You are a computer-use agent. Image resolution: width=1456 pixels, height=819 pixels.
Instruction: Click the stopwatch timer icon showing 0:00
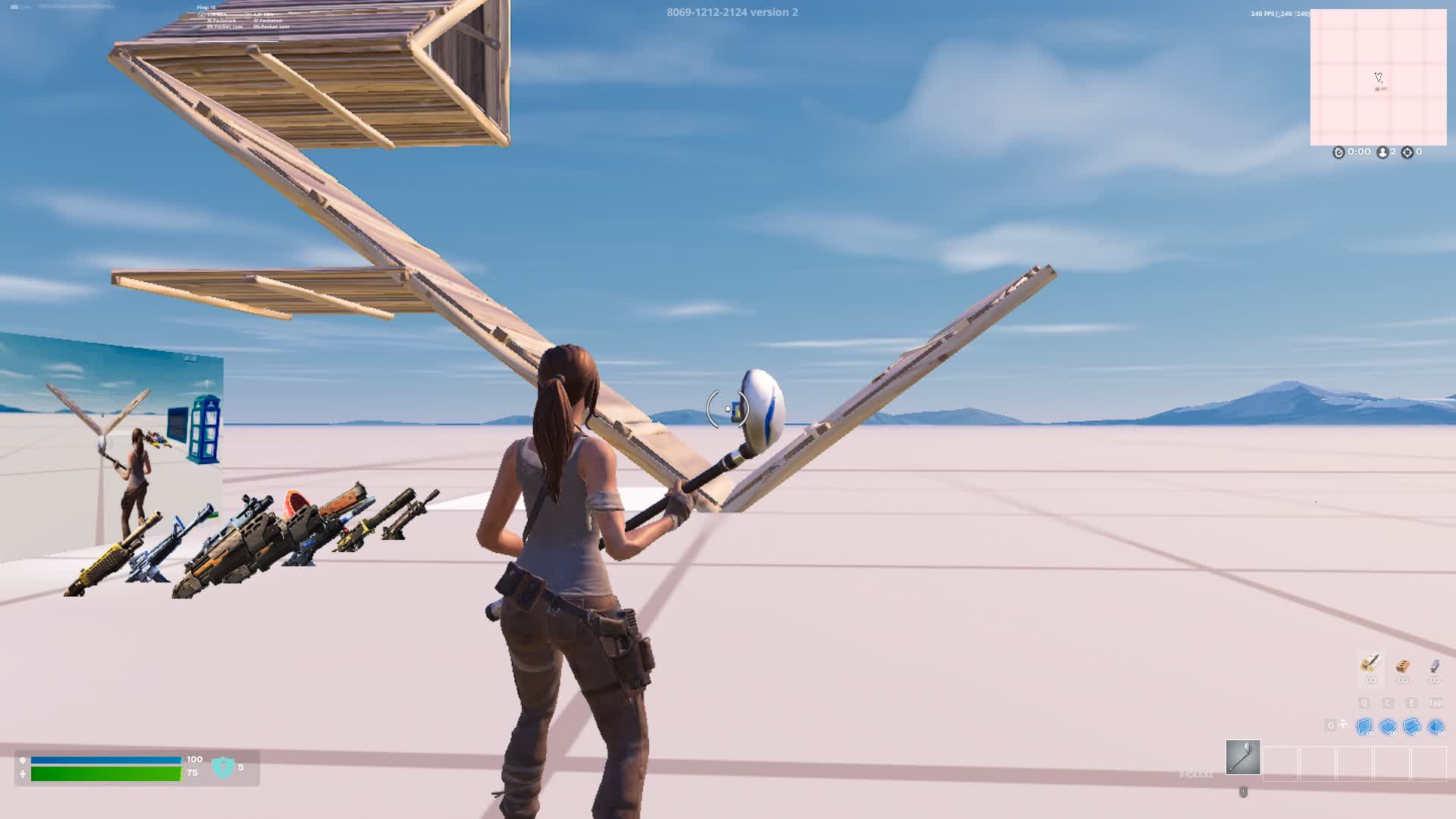tap(1338, 152)
